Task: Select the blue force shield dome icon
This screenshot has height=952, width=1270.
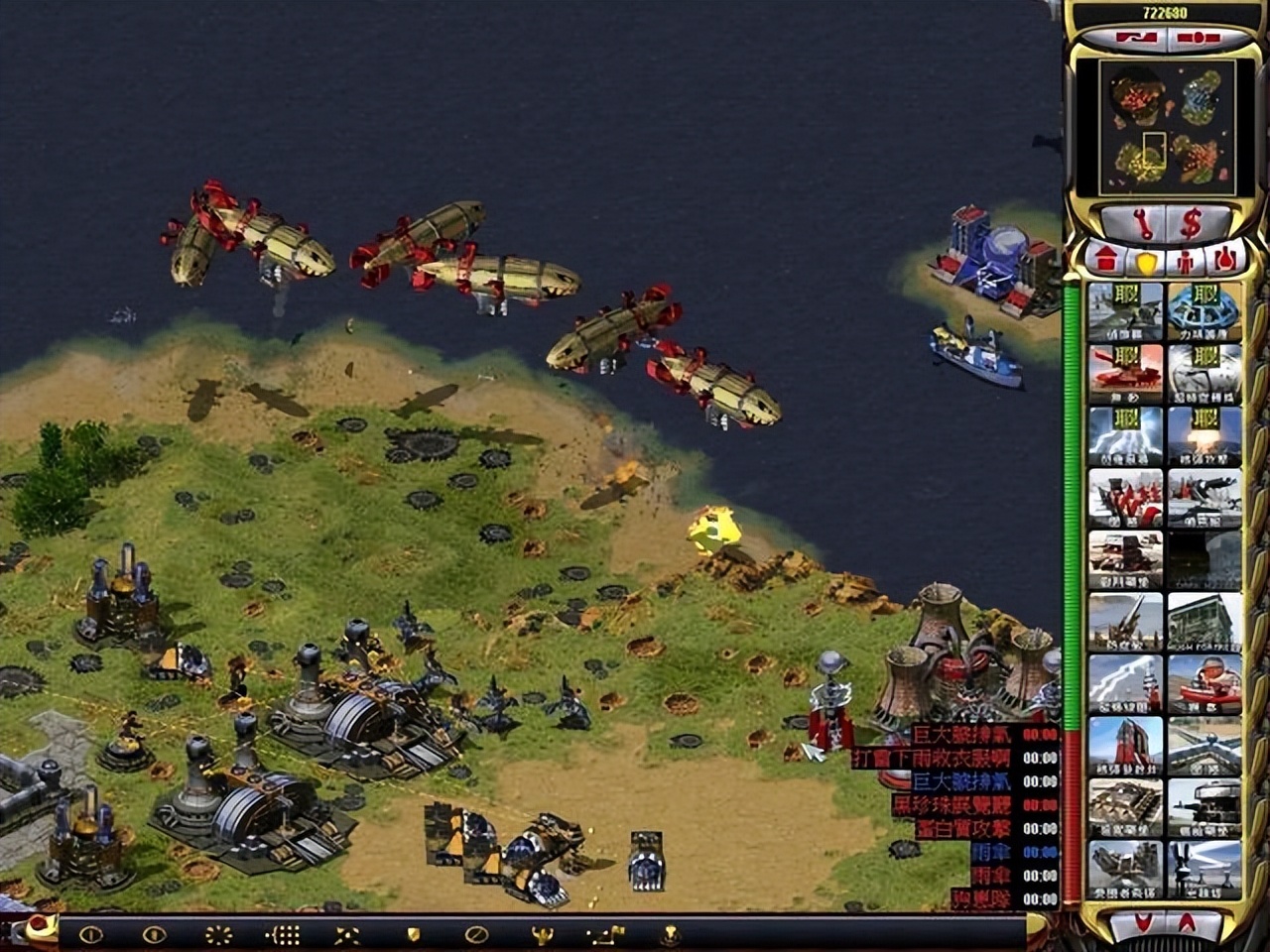Action: (x=1205, y=310)
